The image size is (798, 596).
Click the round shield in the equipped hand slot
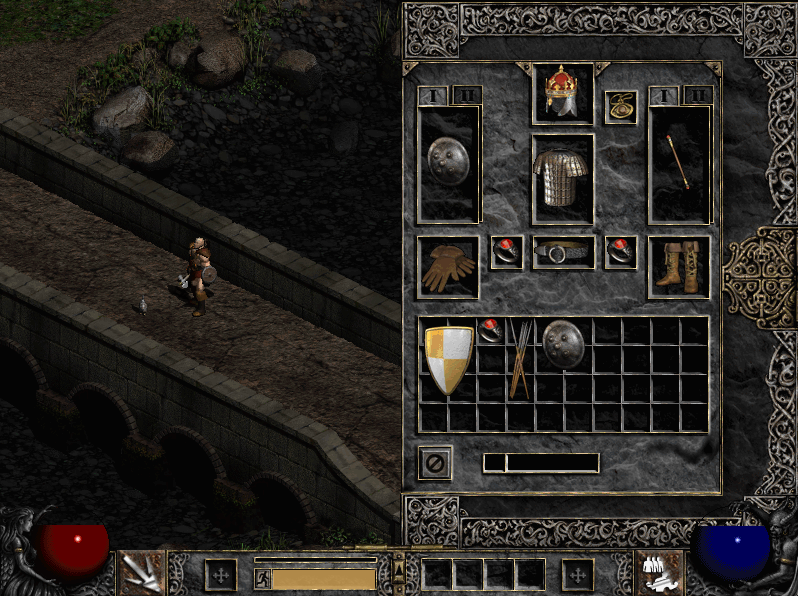[449, 163]
